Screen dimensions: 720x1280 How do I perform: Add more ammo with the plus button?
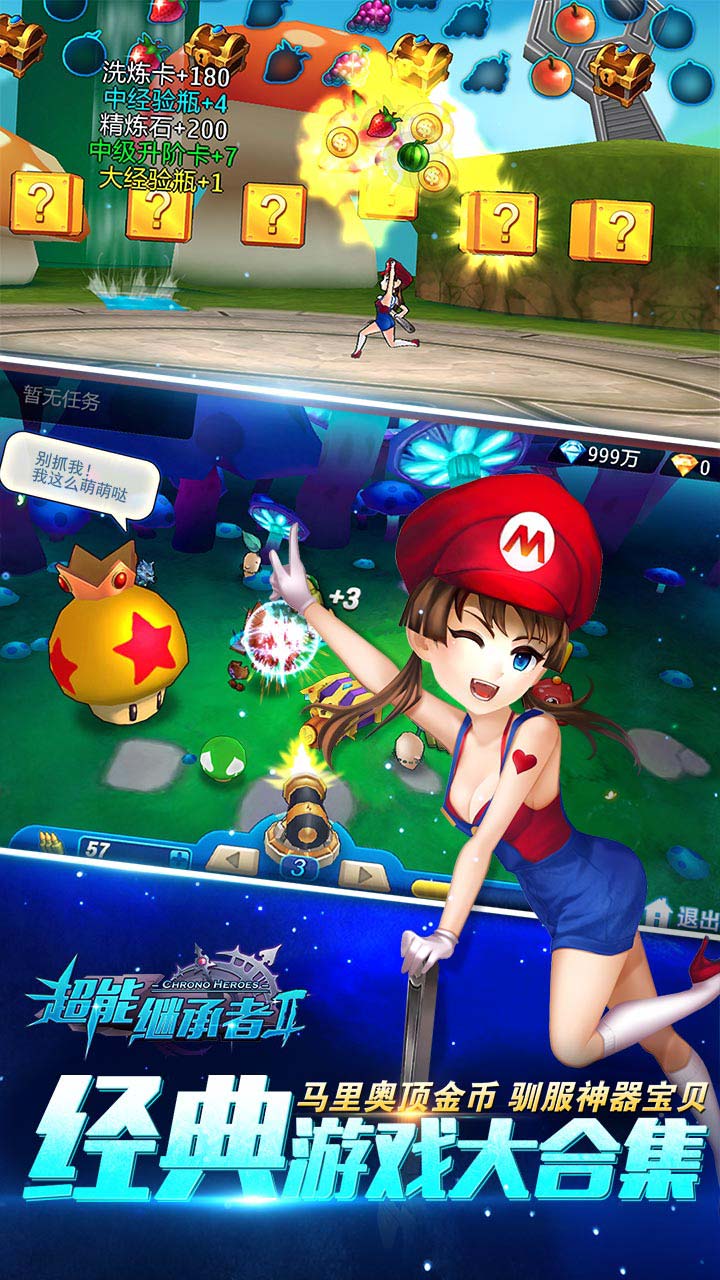179,855
